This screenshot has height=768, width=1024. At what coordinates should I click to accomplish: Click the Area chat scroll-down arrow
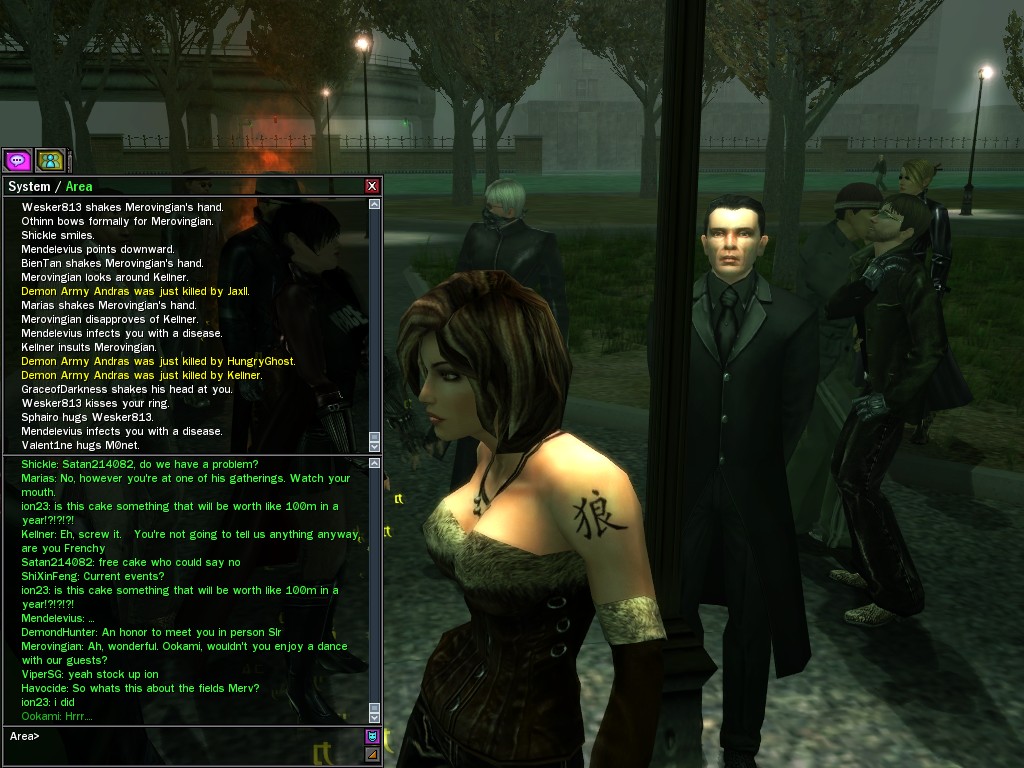click(x=375, y=717)
